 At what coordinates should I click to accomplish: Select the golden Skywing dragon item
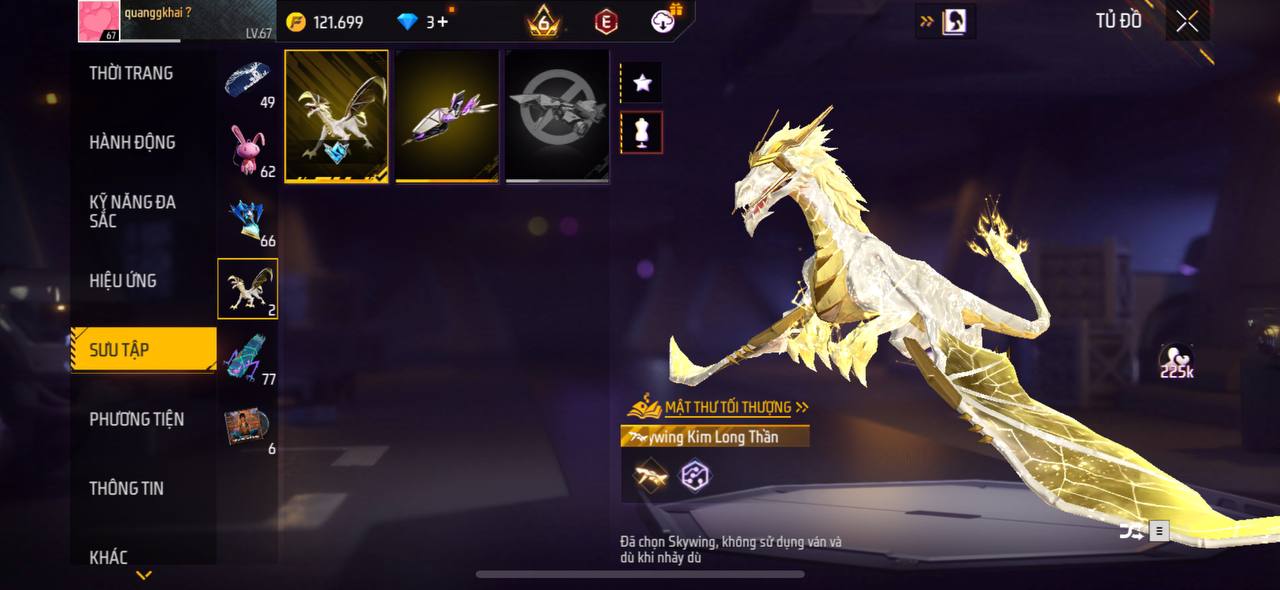tap(337, 116)
